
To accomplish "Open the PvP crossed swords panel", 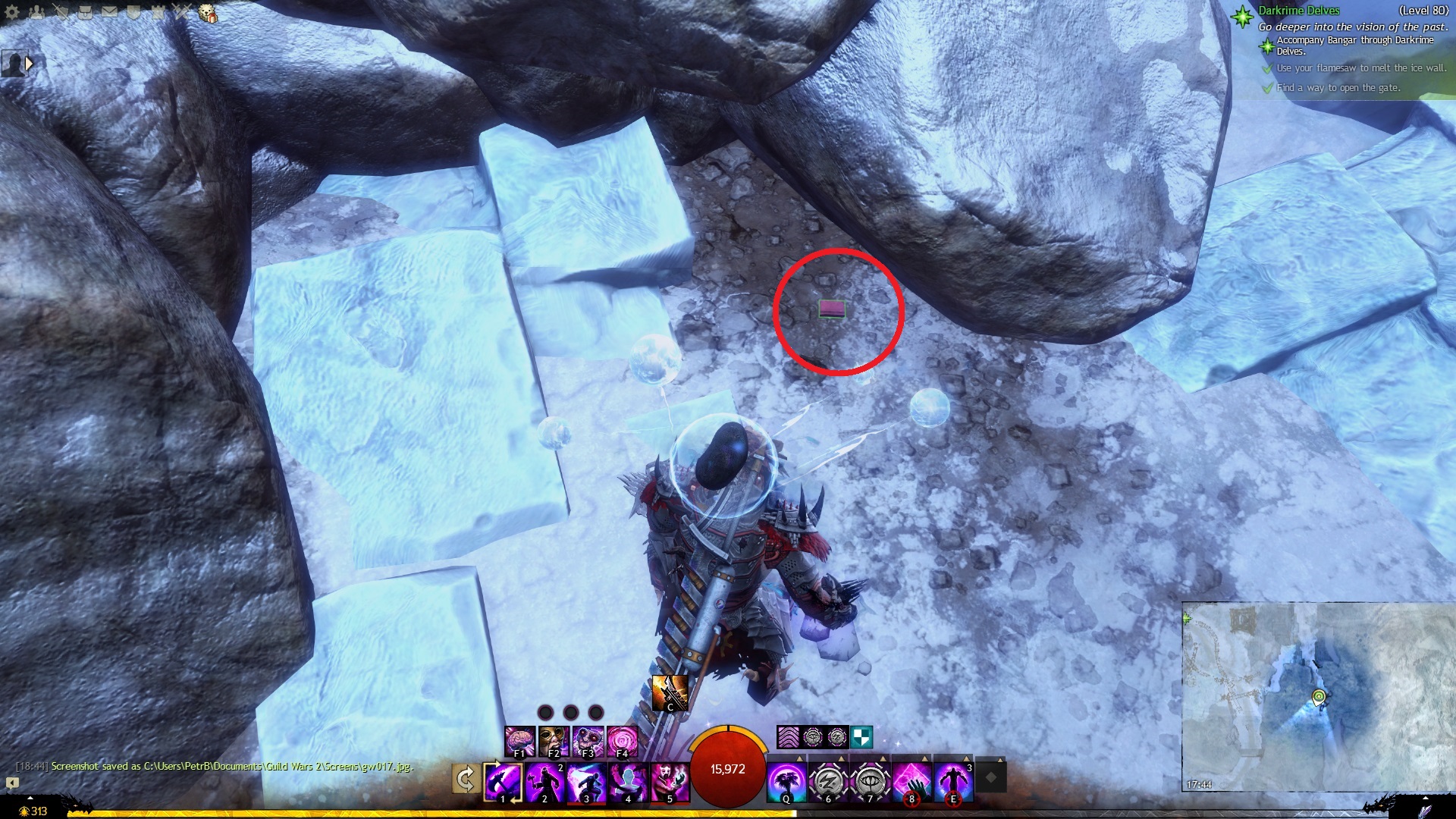I will coord(182,12).
